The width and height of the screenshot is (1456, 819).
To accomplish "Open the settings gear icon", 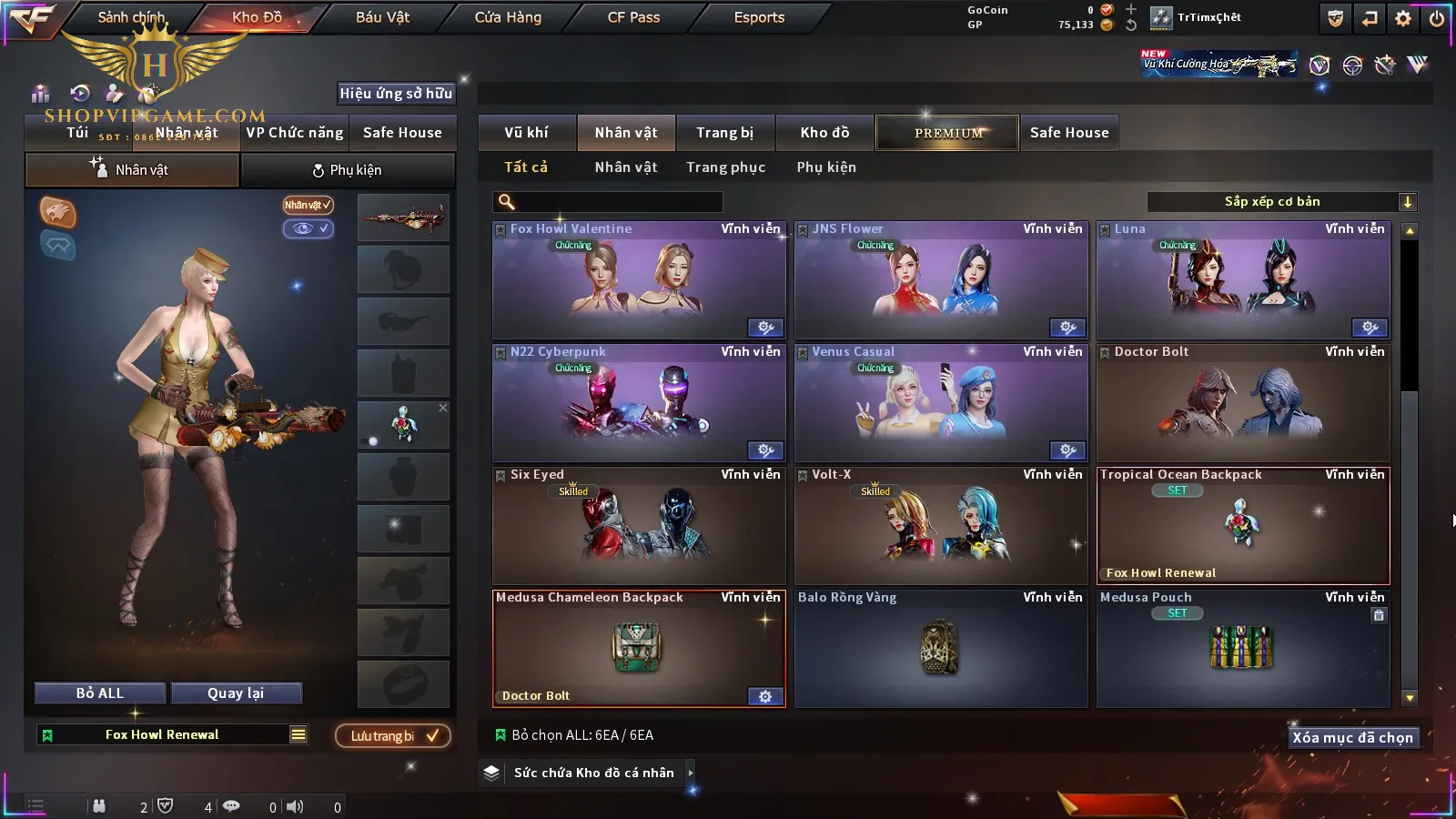I will click(x=1403, y=18).
